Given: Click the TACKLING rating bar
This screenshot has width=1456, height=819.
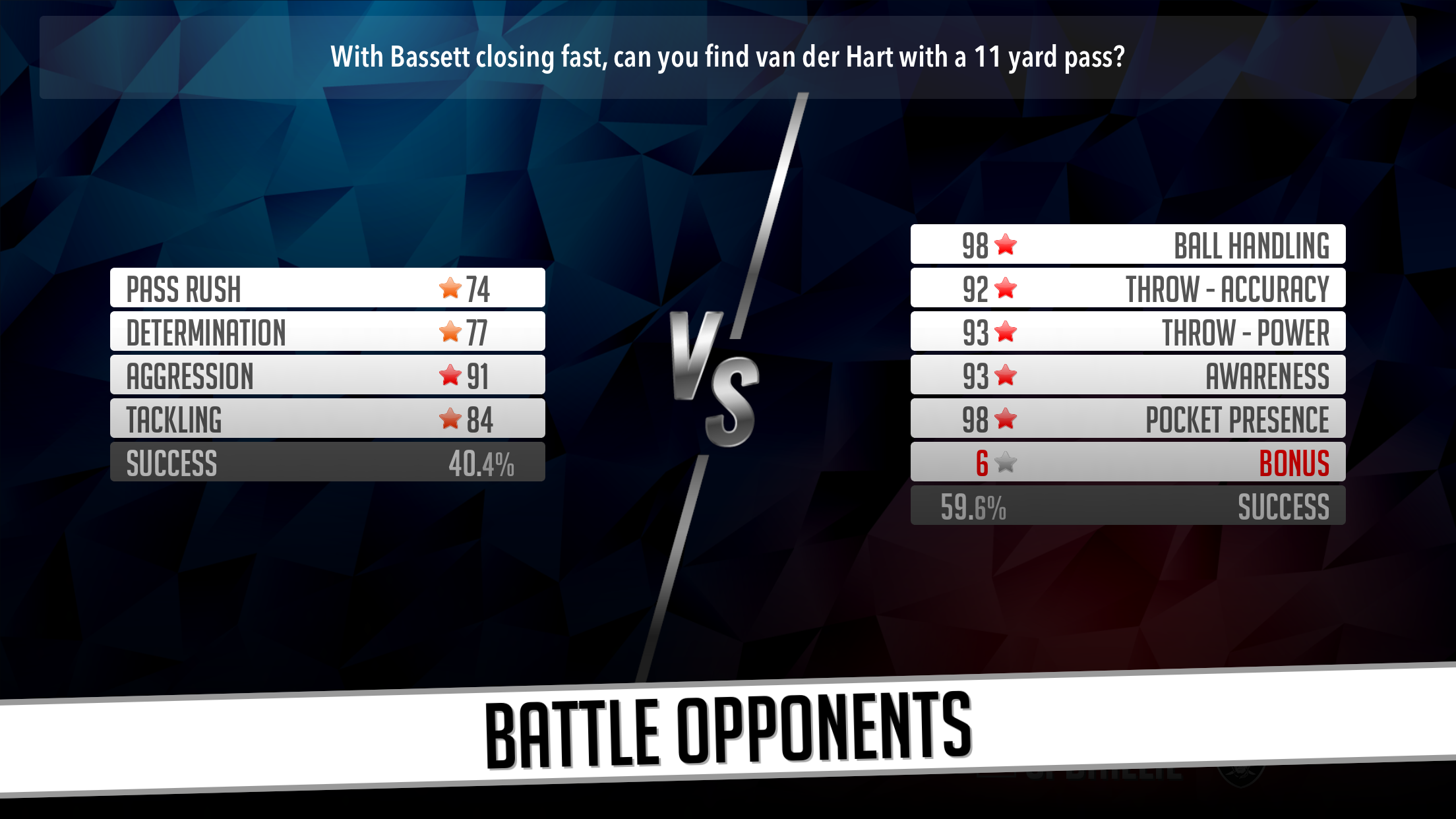Looking at the screenshot, I should [x=328, y=417].
